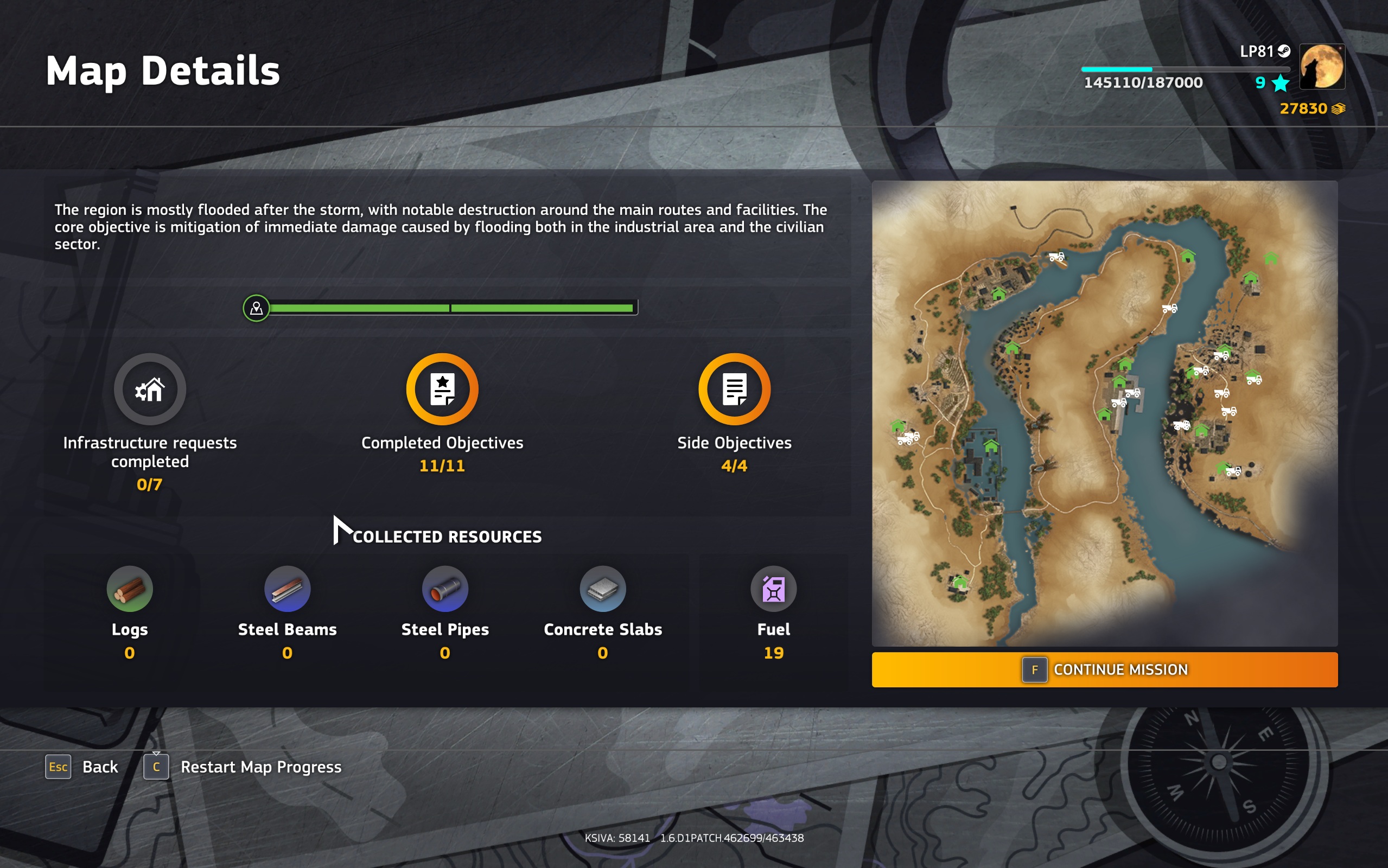Image resolution: width=1388 pixels, height=868 pixels.
Task: Click the currency stack icon next to 27830
Action: (1338, 108)
